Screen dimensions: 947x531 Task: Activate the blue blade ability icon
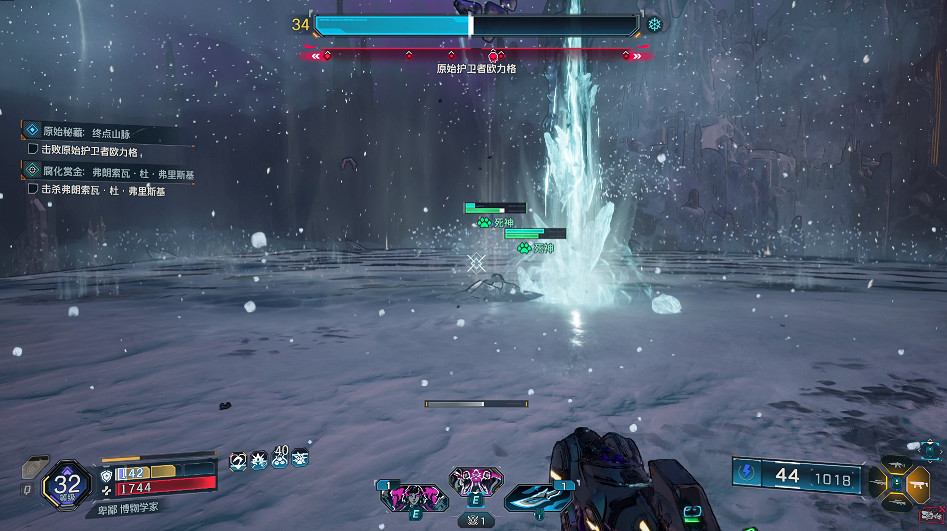click(x=539, y=497)
